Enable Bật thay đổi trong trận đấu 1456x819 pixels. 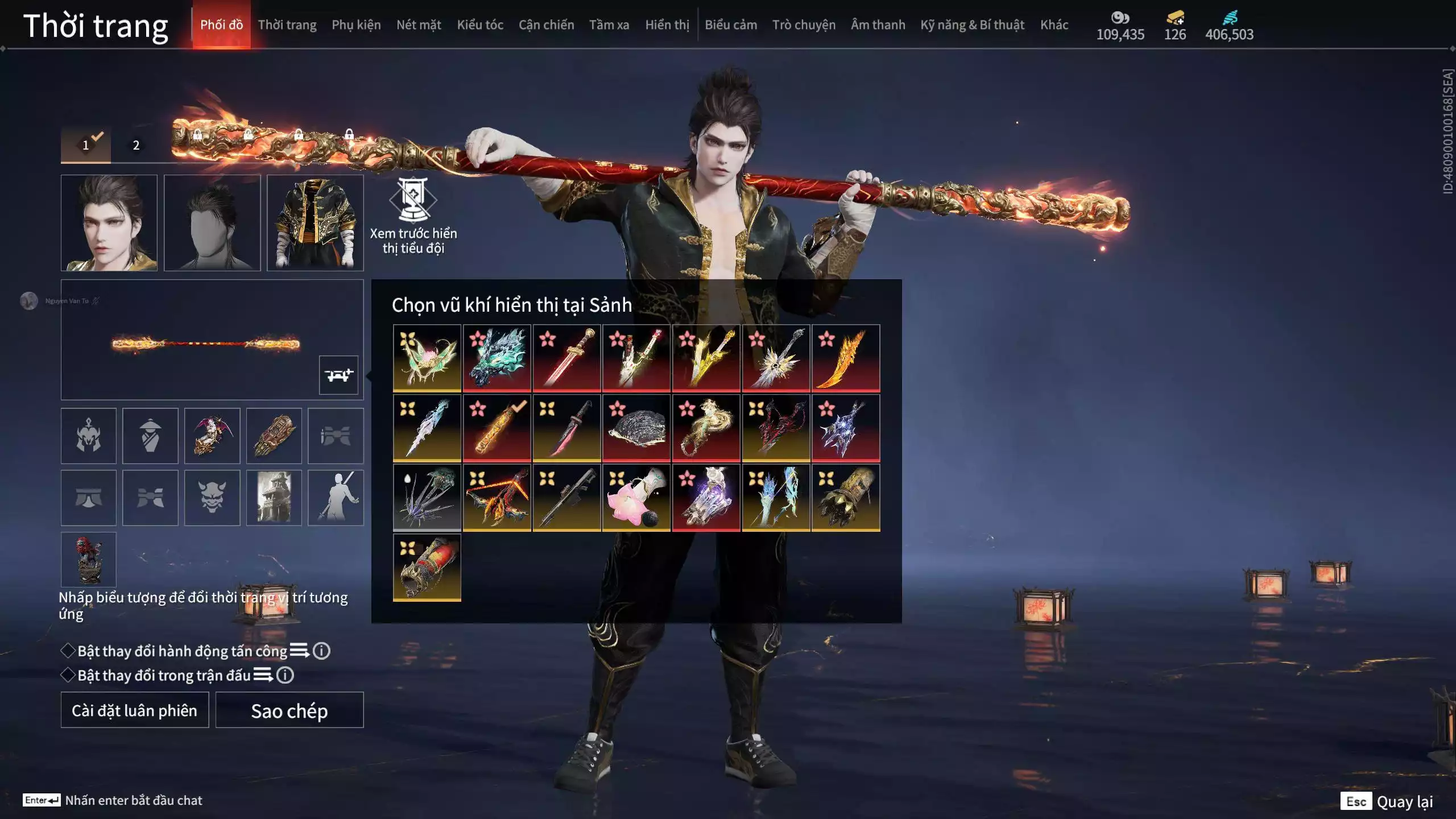click(68, 675)
